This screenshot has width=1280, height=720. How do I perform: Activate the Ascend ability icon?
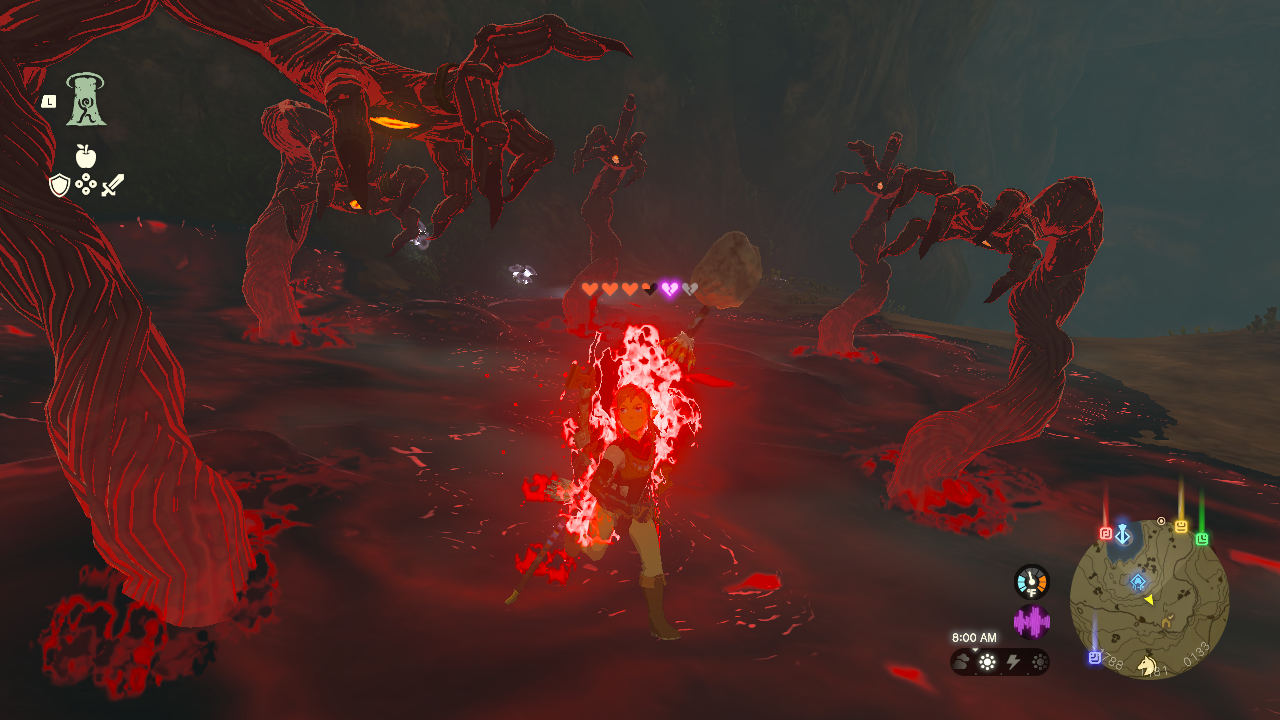click(x=86, y=101)
